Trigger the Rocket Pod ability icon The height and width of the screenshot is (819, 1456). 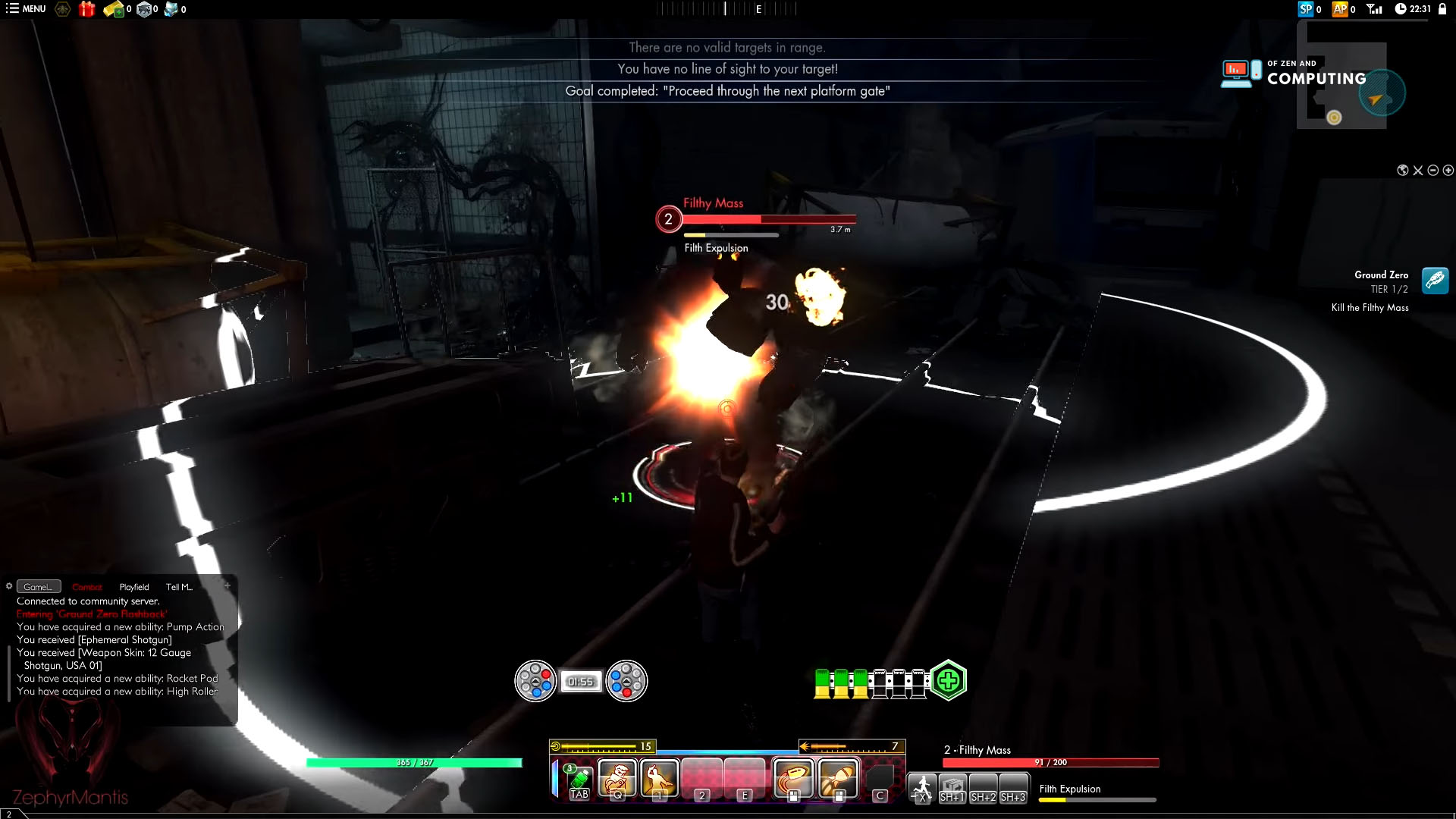pyautogui.click(x=836, y=777)
